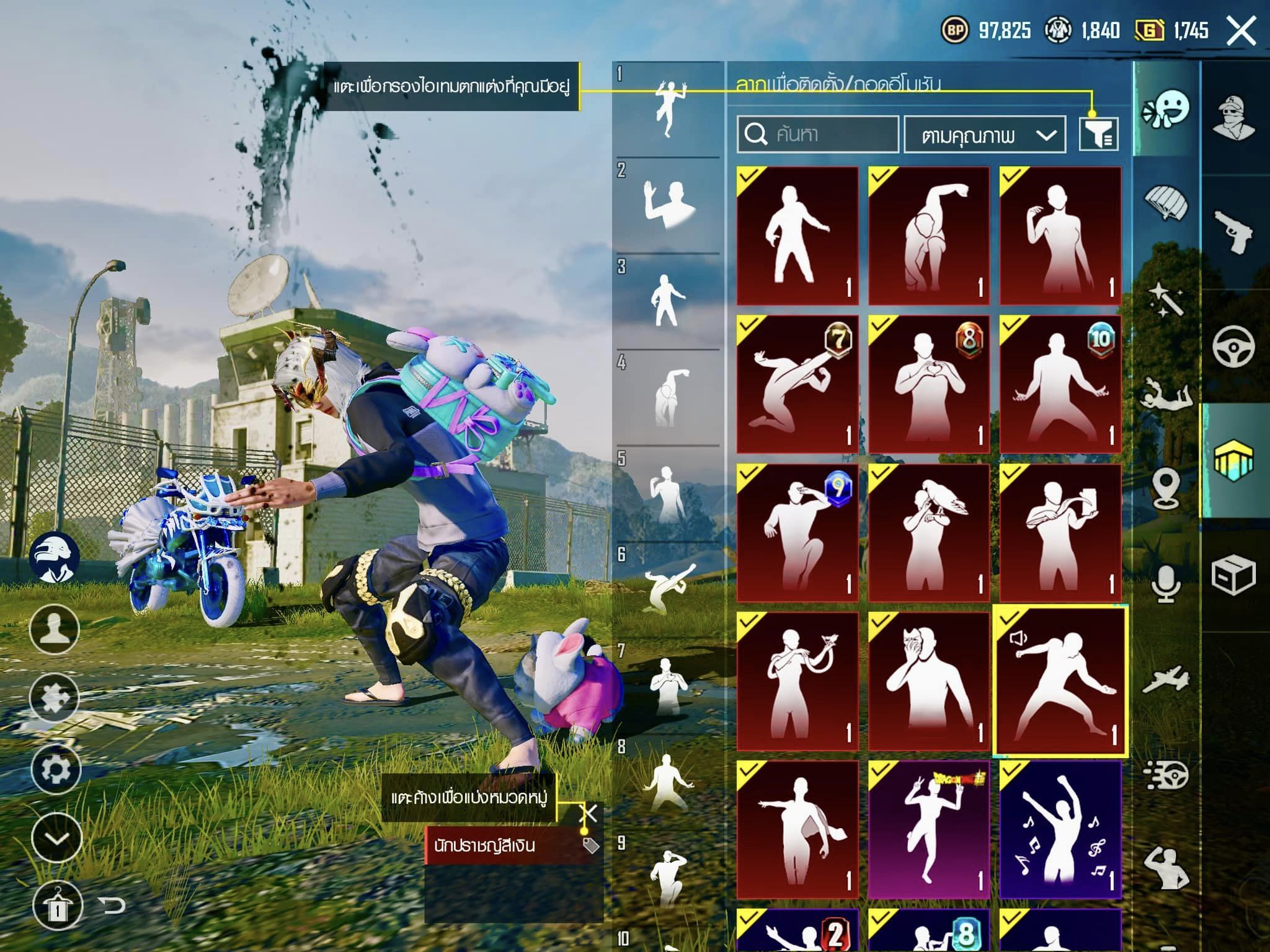The height and width of the screenshot is (952, 1270).
Task: Open the pistol weapons category
Action: click(x=1233, y=232)
